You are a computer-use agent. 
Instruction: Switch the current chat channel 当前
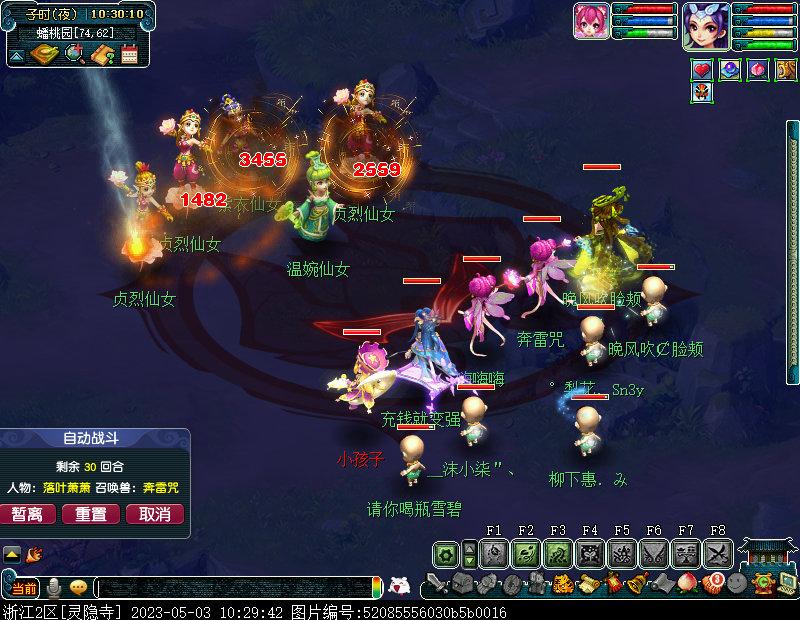coord(25,587)
